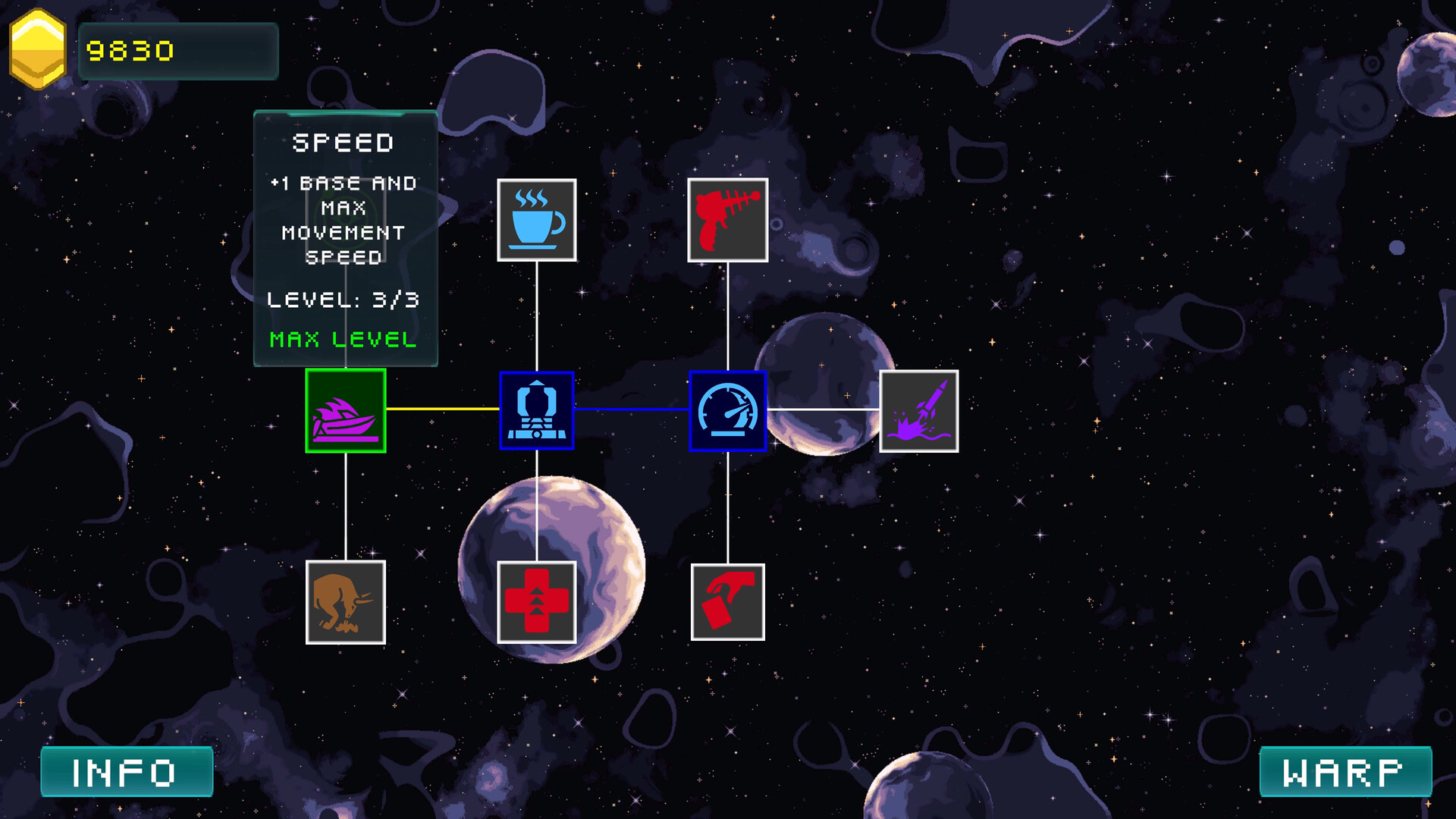Click the coffee cup upgrade node
Image resolution: width=1456 pixels, height=819 pixels.
click(537, 220)
